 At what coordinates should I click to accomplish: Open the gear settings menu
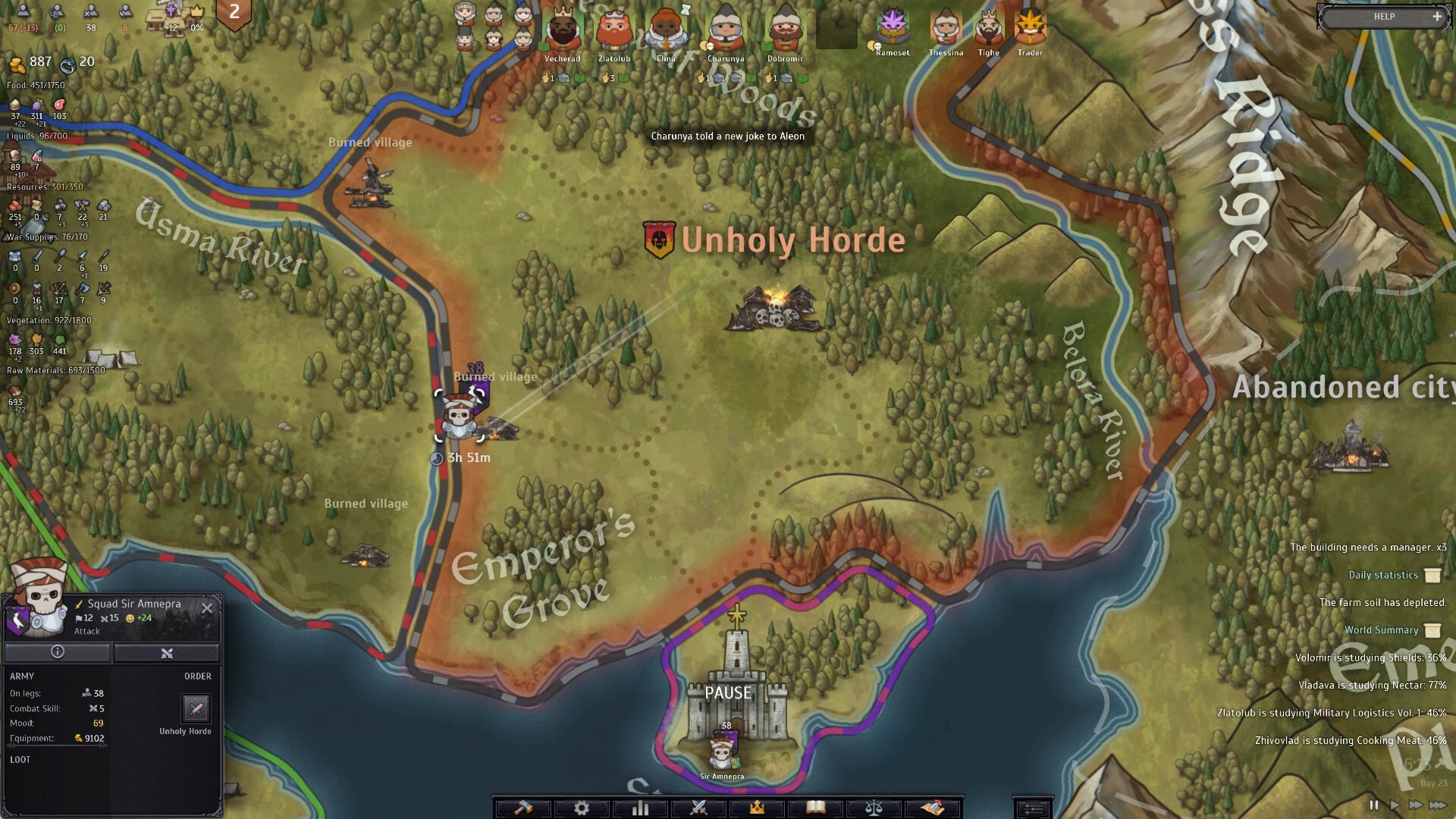point(582,808)
